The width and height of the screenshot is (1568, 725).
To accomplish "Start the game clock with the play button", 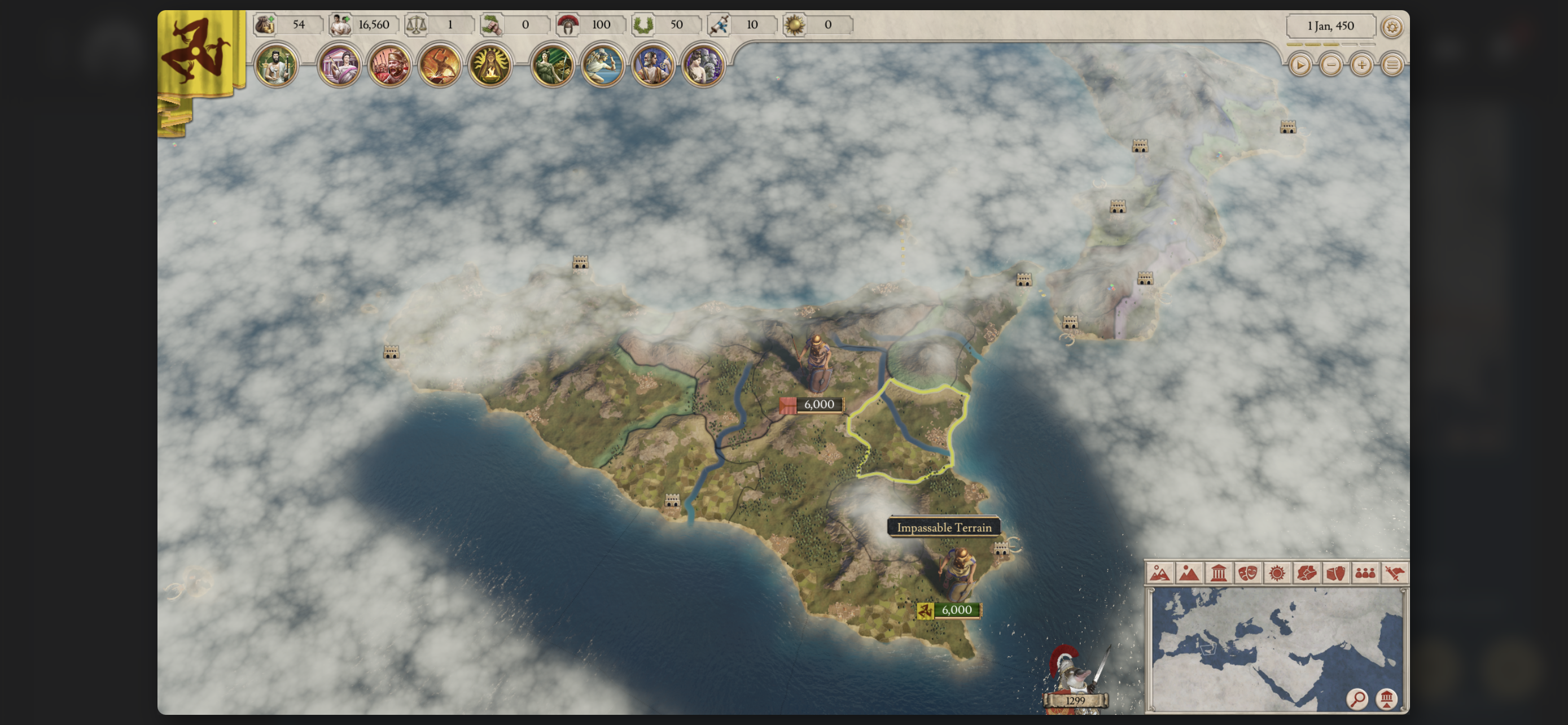I will pos(1299,65).
